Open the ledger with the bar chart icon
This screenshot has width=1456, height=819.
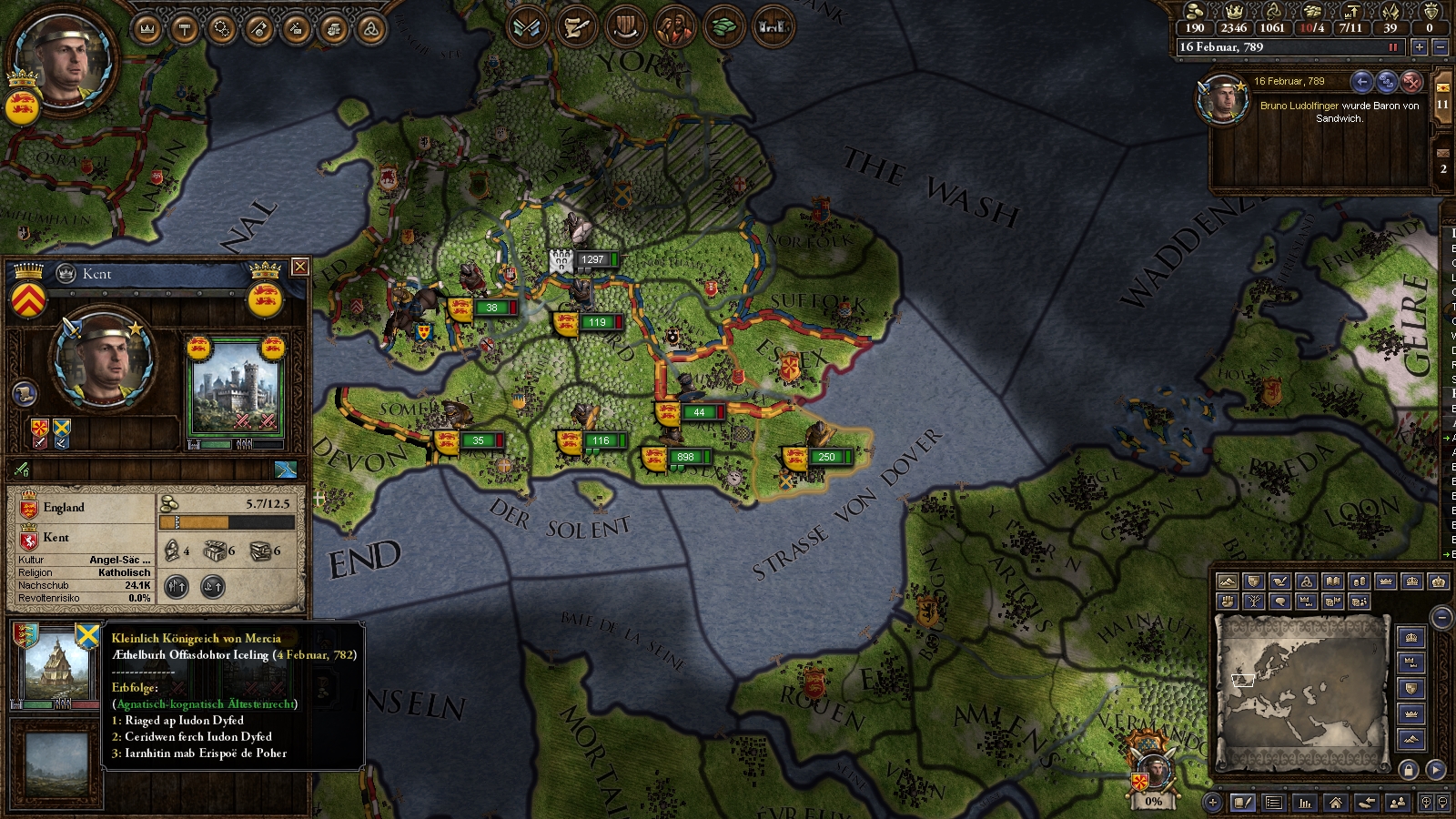pos(1305,803)
